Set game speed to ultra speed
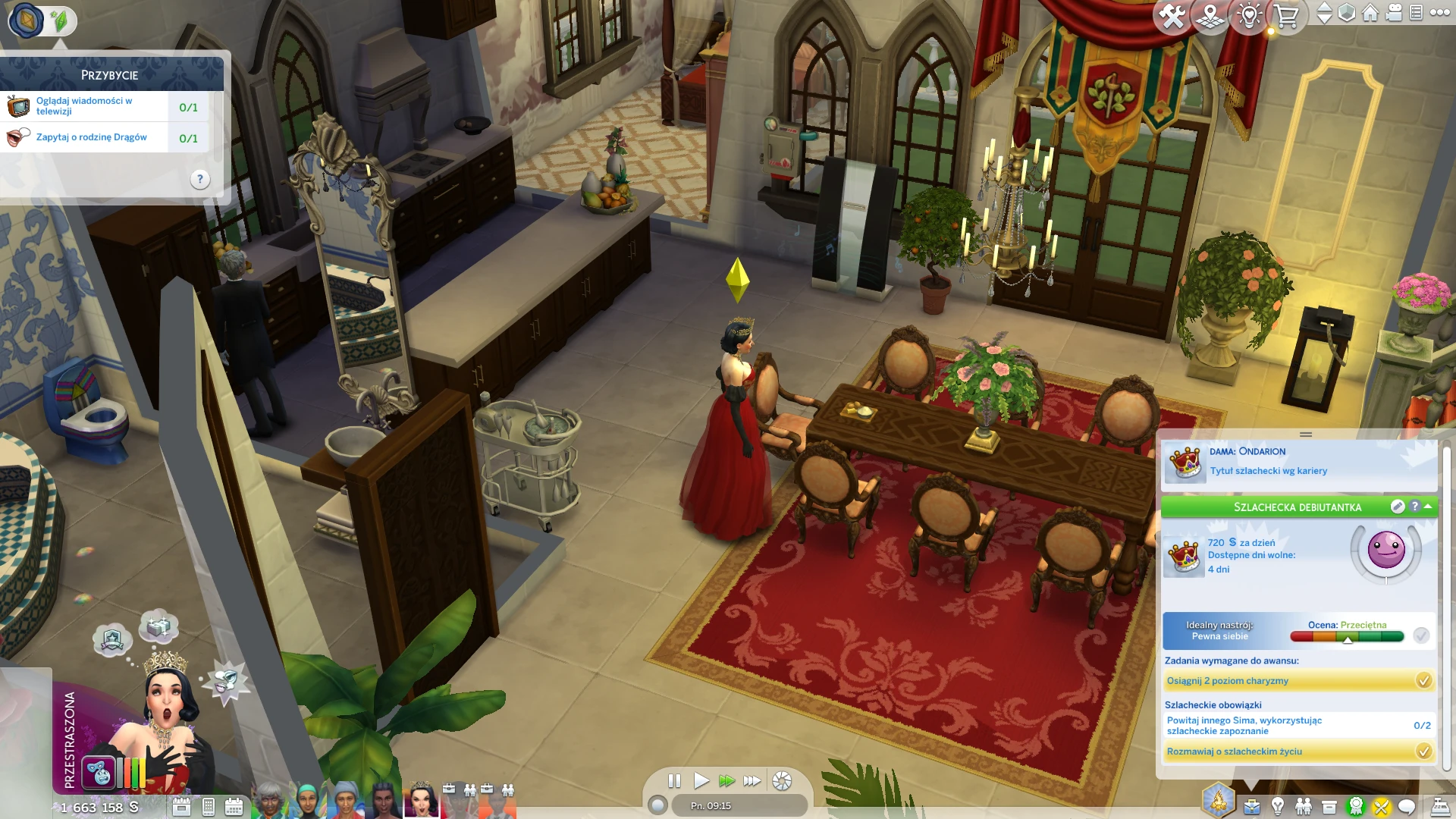Screen dimensions: 1456x819 coord(752,780)
